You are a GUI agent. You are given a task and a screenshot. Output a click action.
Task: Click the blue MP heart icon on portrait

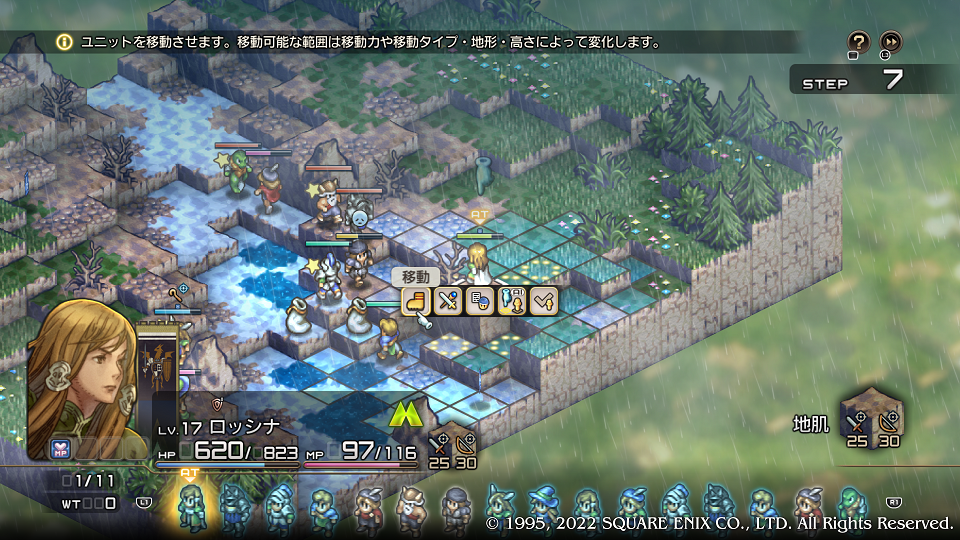coord(60,448)
